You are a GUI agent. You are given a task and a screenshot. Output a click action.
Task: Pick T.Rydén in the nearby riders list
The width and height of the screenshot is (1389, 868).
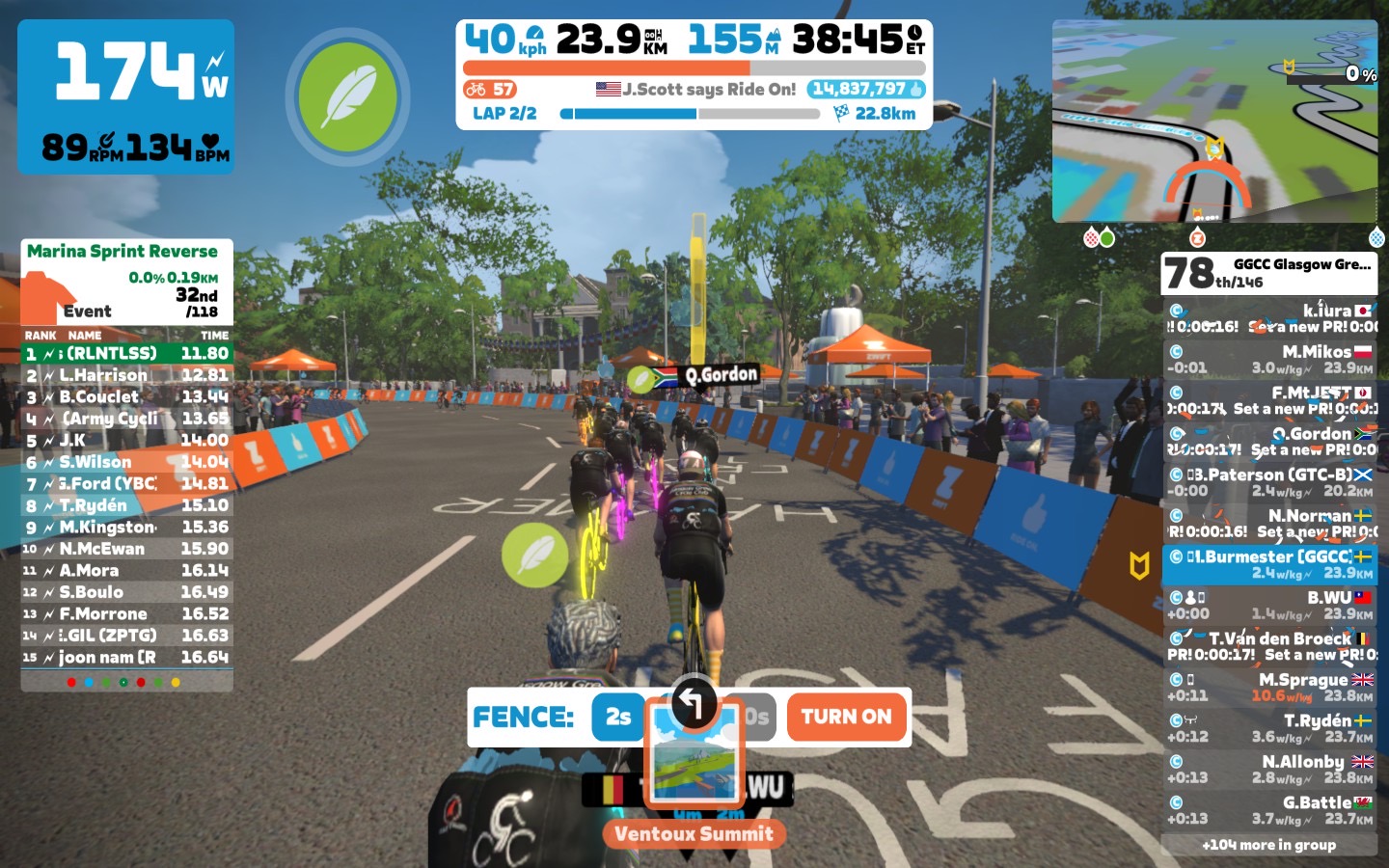point(1269,728)
